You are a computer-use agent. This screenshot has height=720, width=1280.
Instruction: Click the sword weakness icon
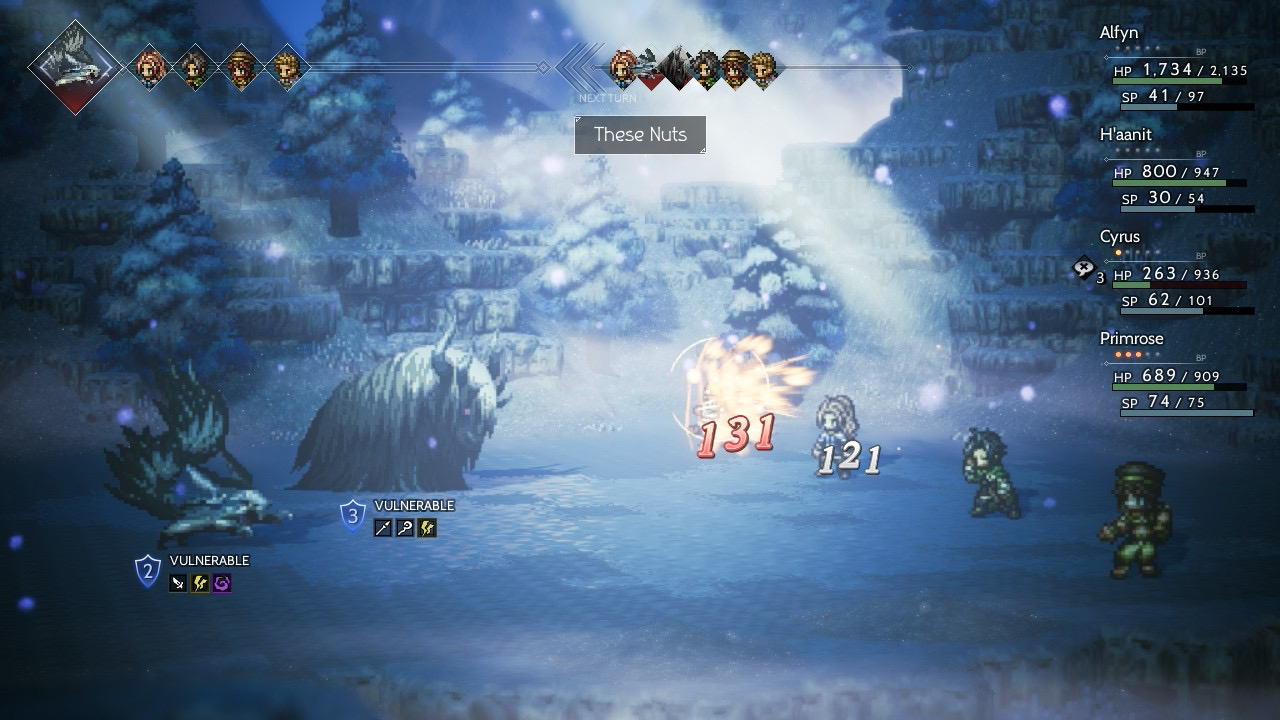coord(178,583)
